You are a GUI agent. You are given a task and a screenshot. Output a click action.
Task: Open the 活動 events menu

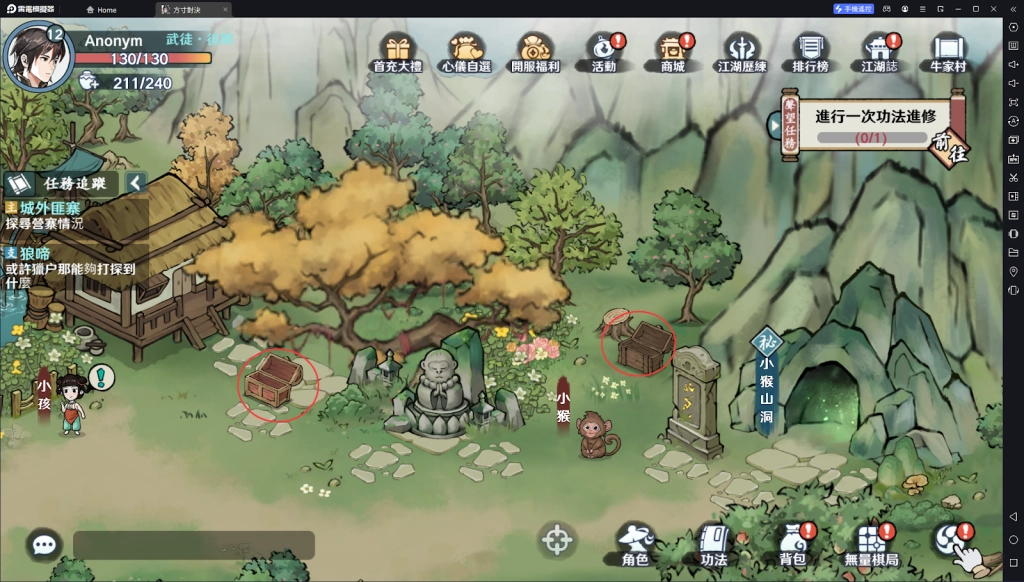pyautogui.click(x=604, y=51)
